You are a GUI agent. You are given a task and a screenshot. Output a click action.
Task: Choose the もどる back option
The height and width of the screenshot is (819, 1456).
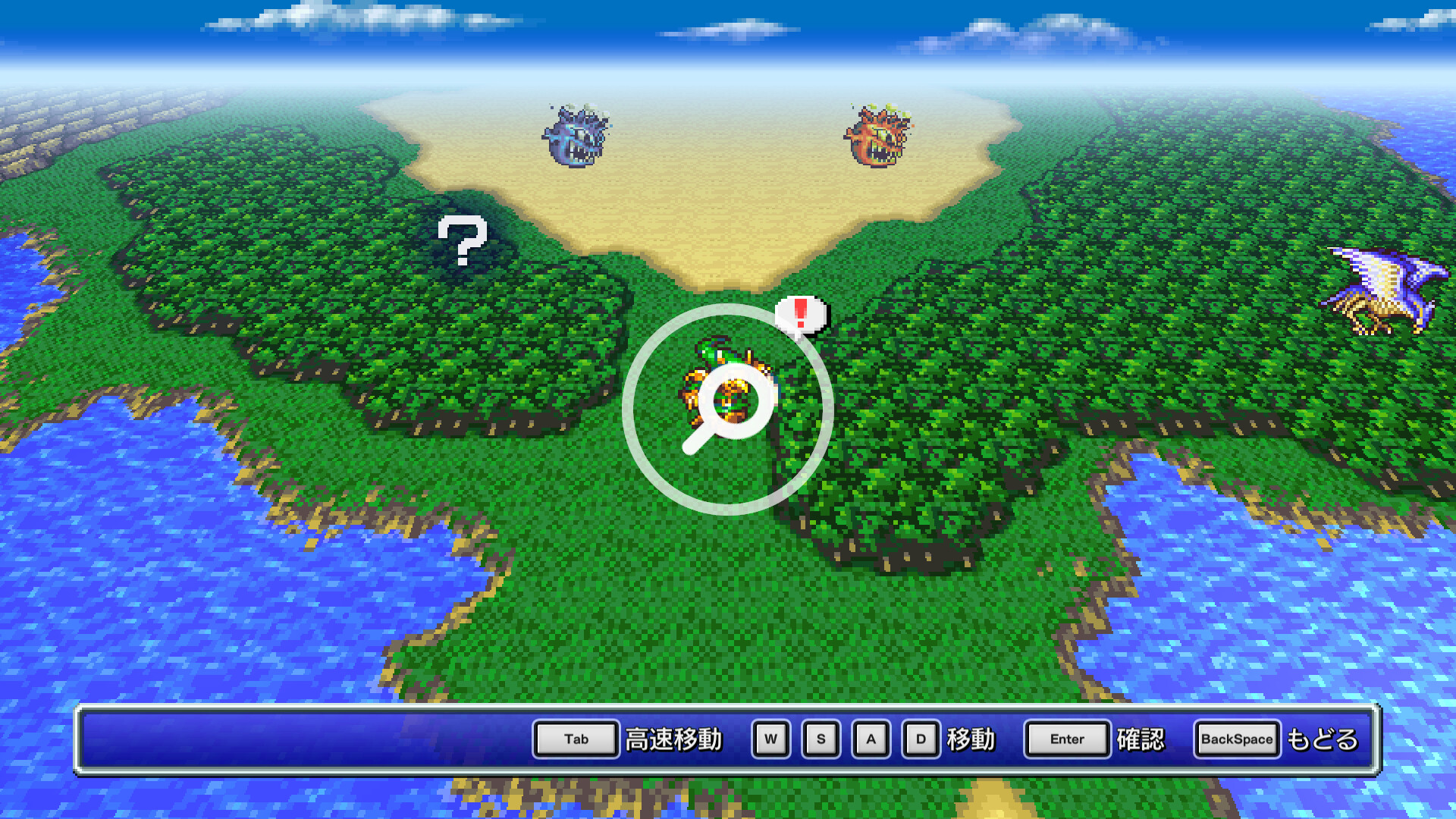(1323, 739)
